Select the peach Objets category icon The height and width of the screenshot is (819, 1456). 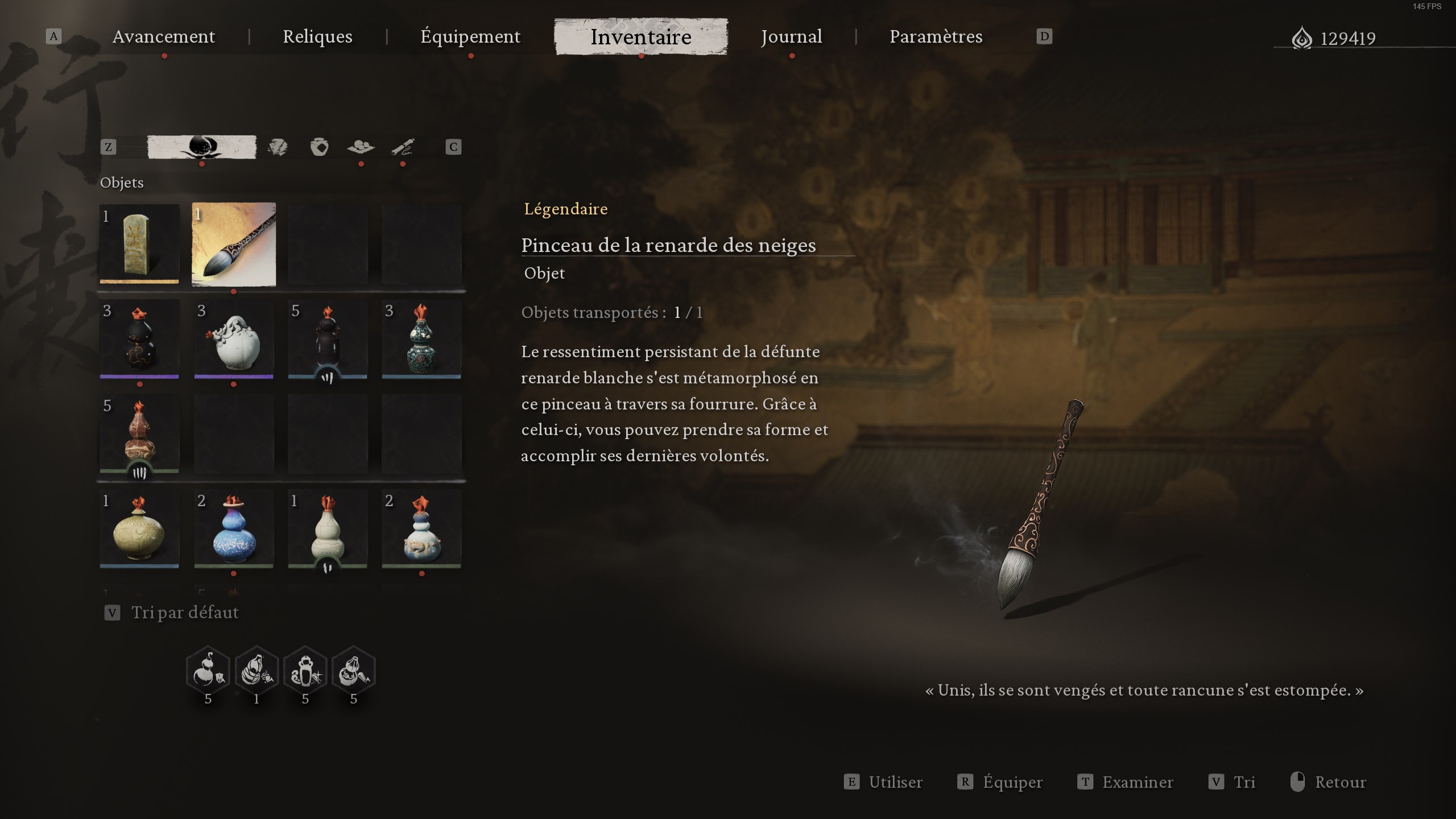pos(202,147)
